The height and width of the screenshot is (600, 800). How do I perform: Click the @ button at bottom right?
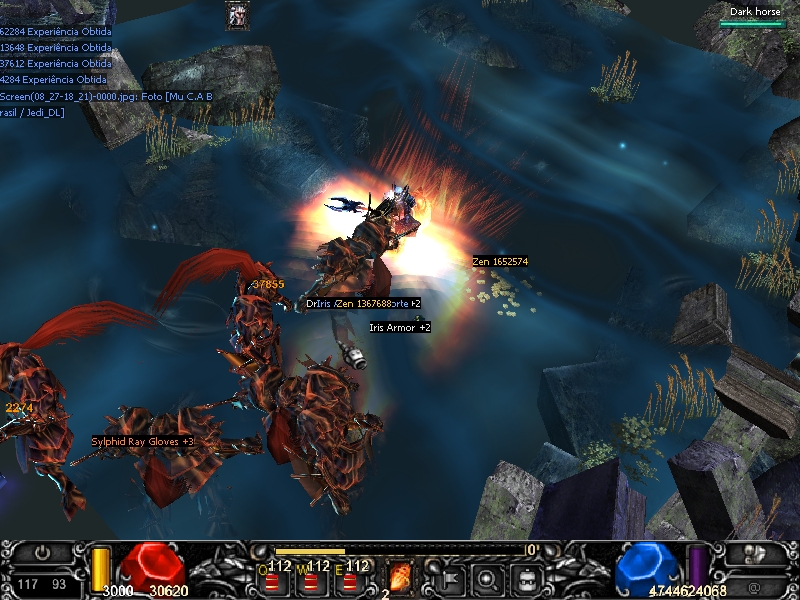754,585
